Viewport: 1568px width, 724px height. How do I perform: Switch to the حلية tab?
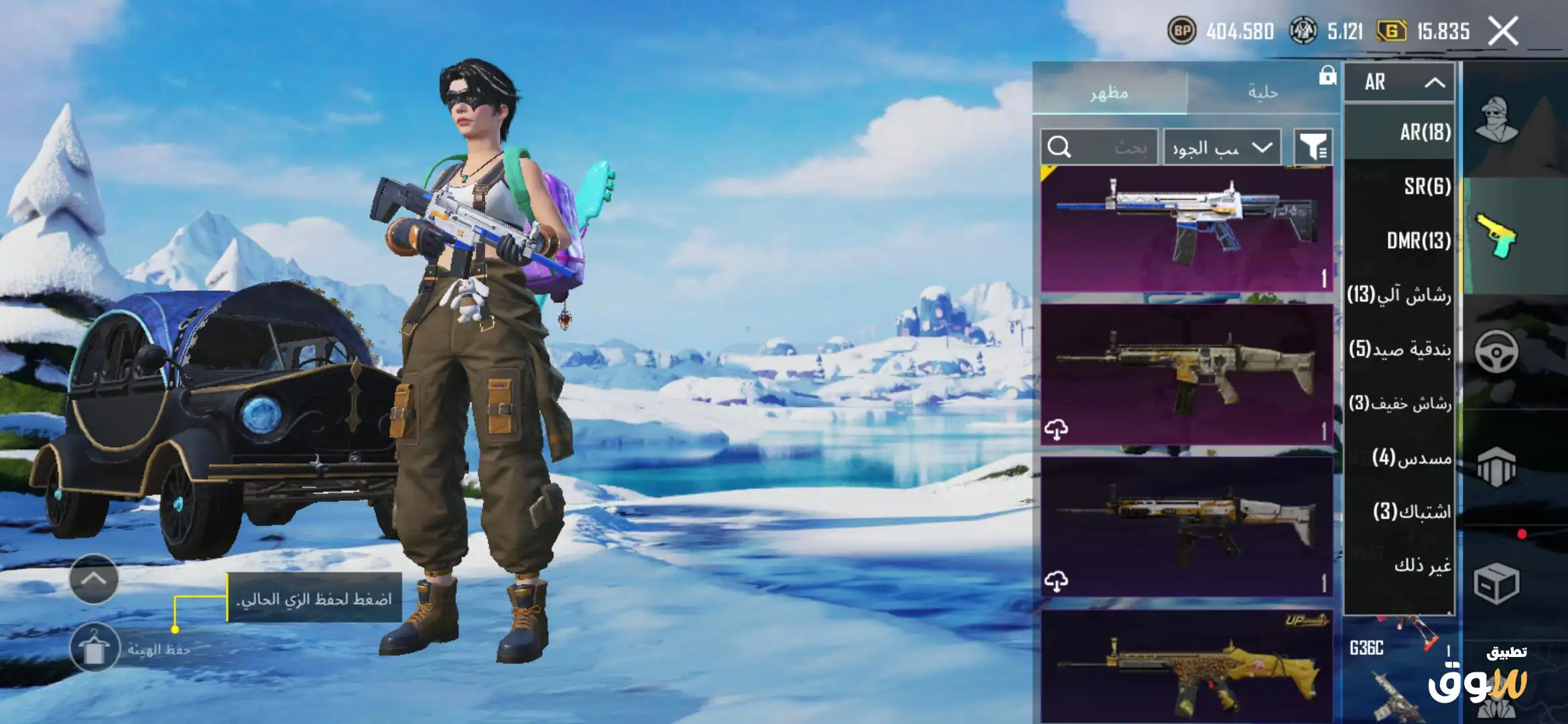(x=1262, y=92)
